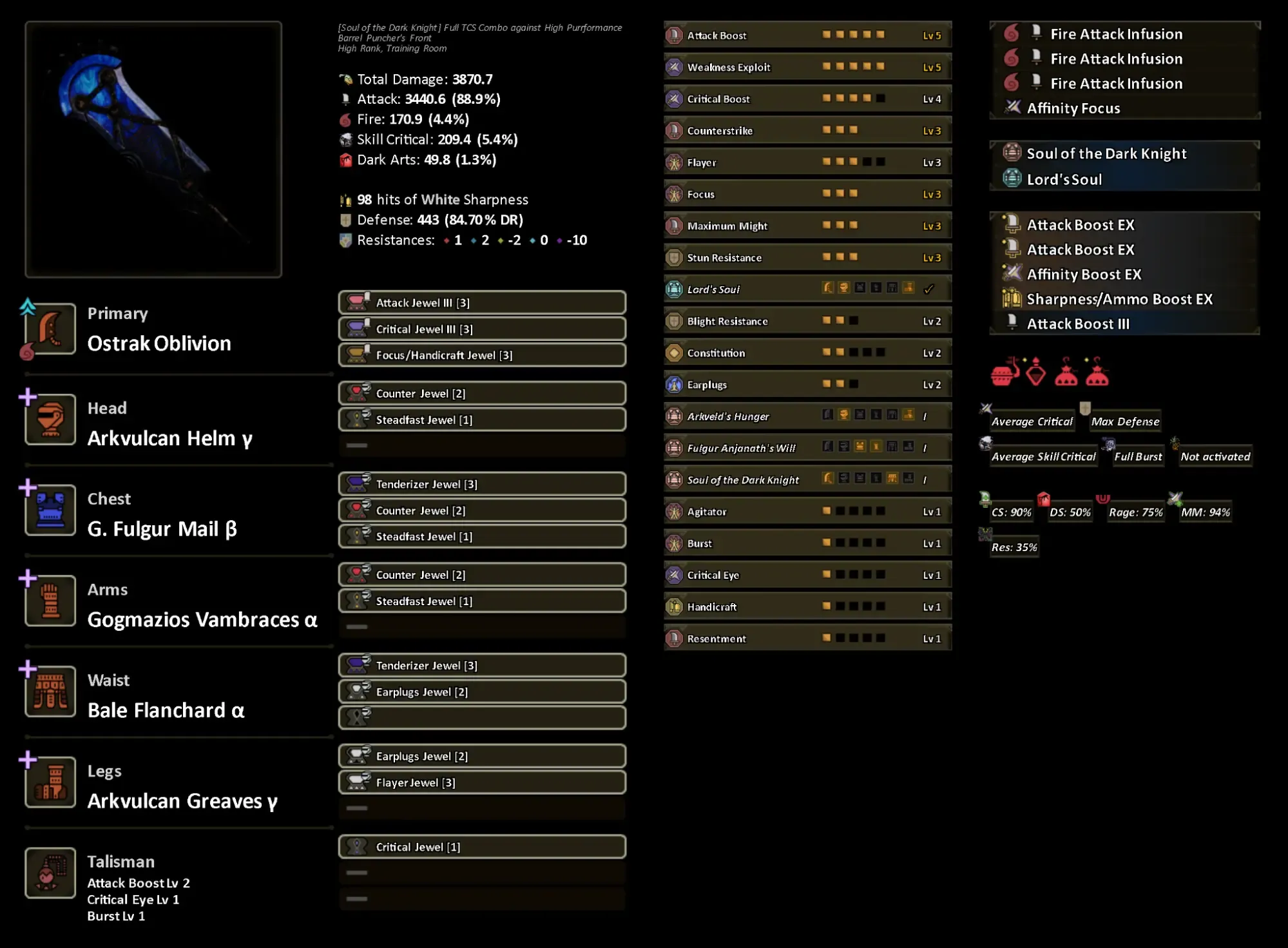Click the MM: 94% uptime setting
Viewport: 1288px width, 948px height.
[1206, 512]
